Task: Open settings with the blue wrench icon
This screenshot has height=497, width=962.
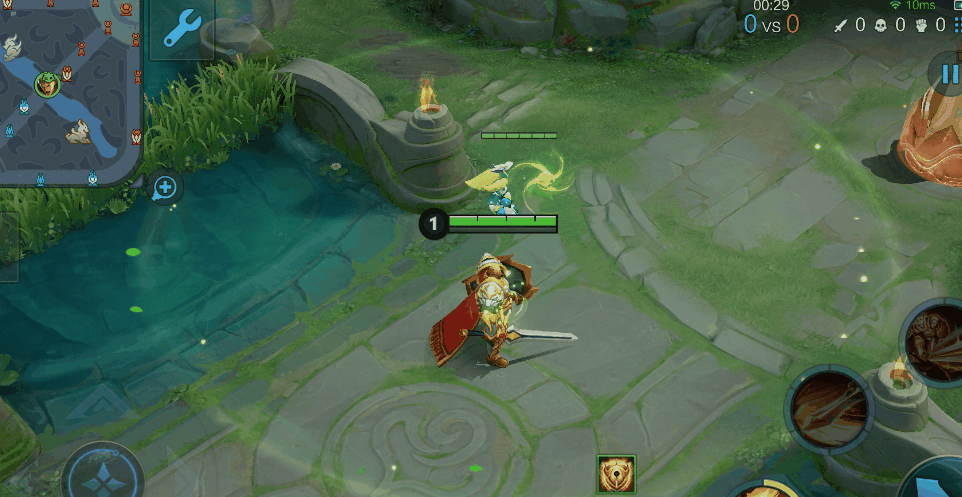Action: pos(182,30)
